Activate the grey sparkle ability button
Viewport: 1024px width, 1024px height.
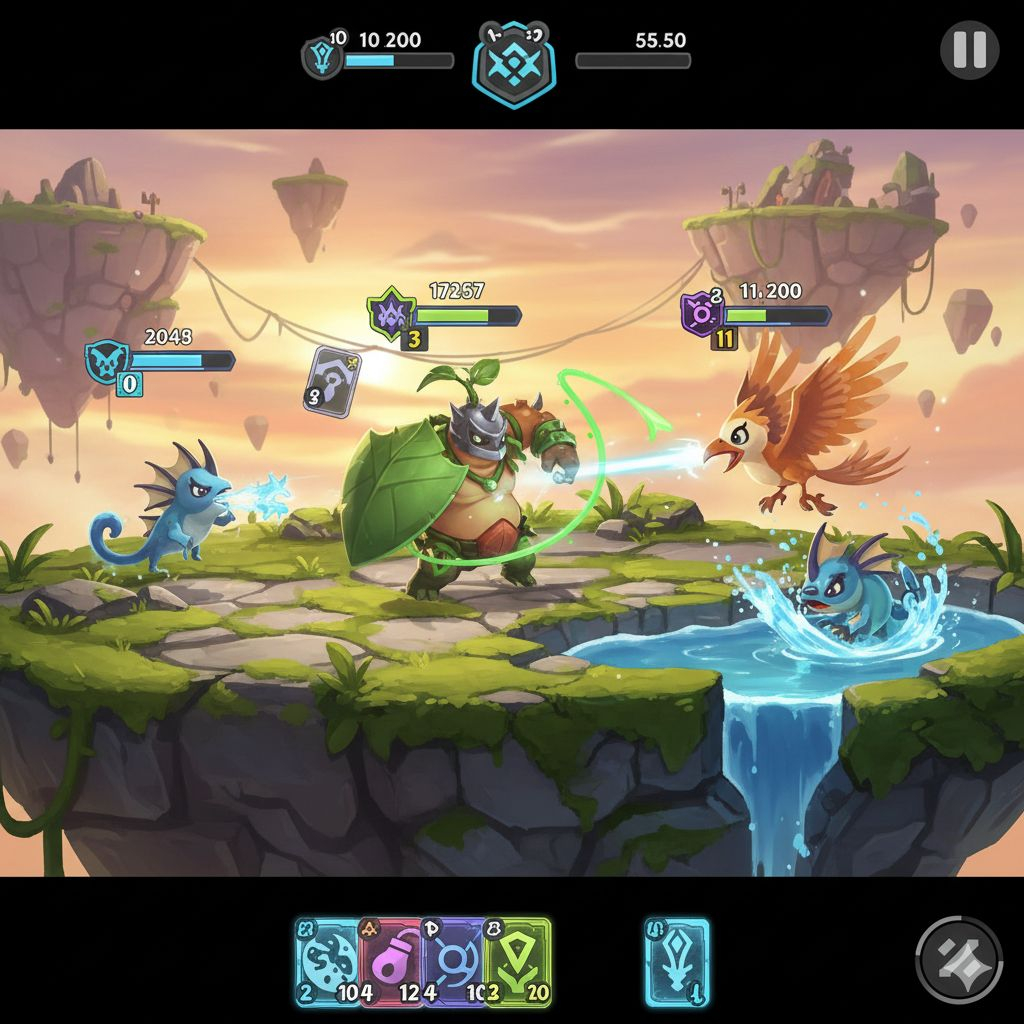tap(959, 960)
